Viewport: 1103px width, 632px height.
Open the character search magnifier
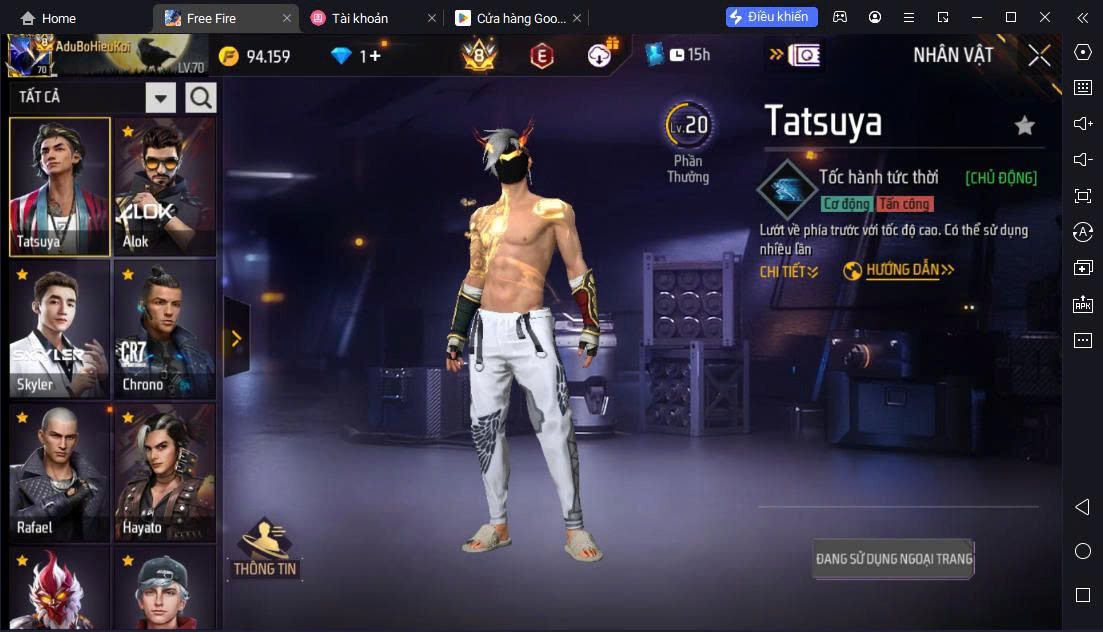coord(201,97)
